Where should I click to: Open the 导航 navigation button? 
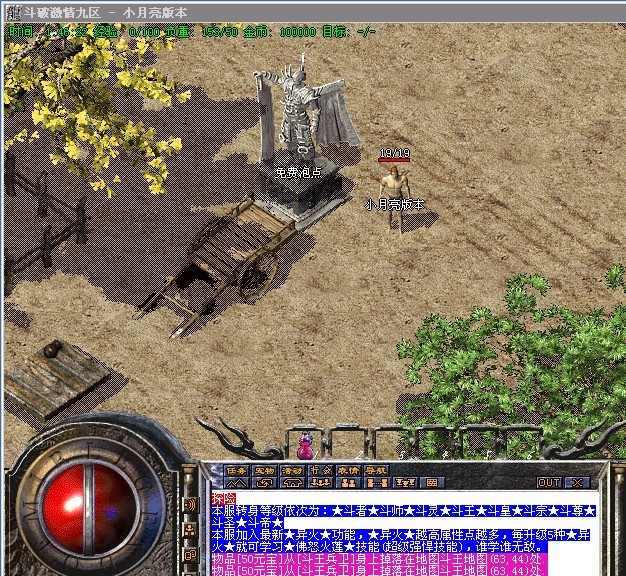point(374,470)
